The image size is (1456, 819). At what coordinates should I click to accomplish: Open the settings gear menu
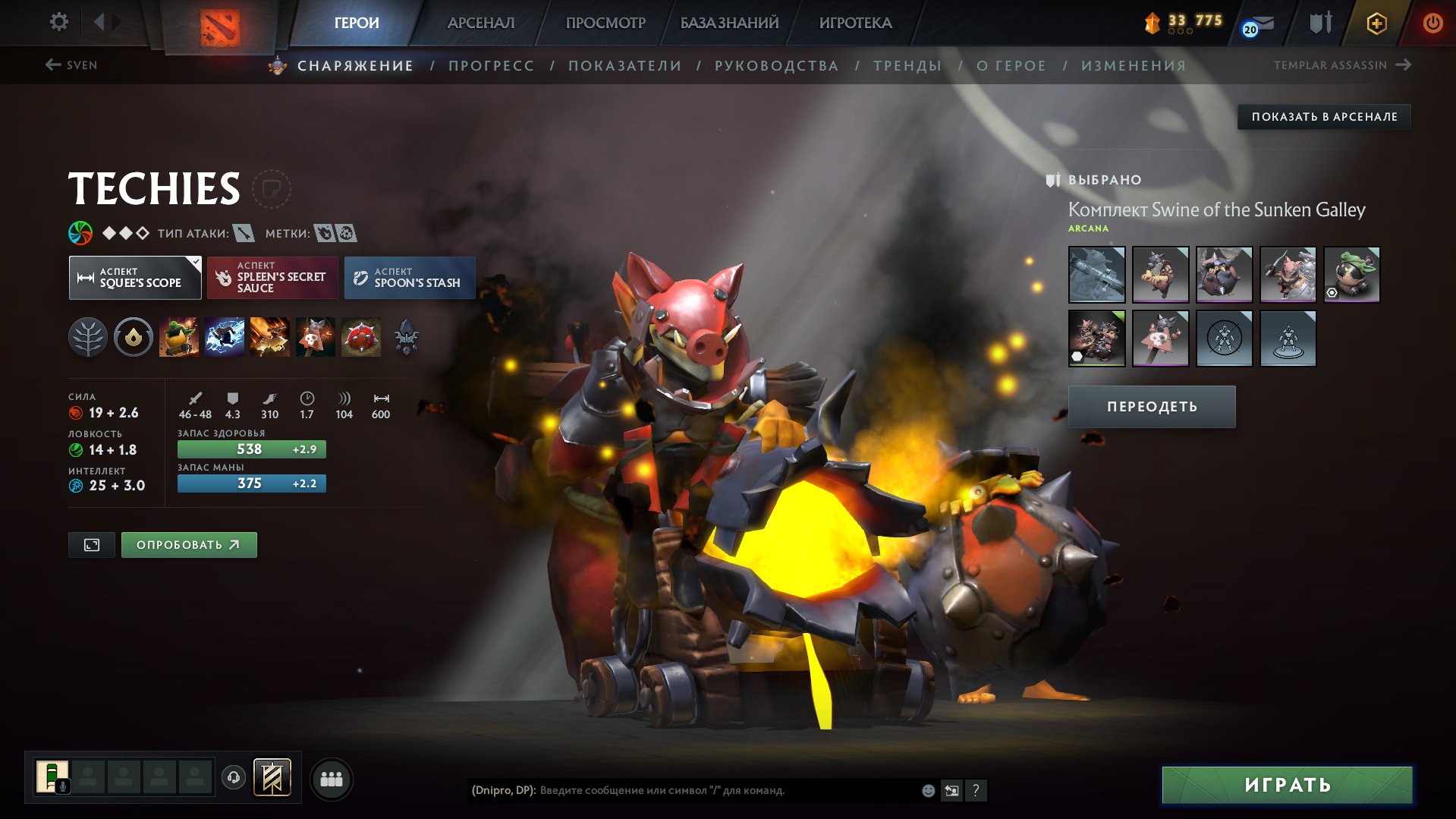pos(58,22)
